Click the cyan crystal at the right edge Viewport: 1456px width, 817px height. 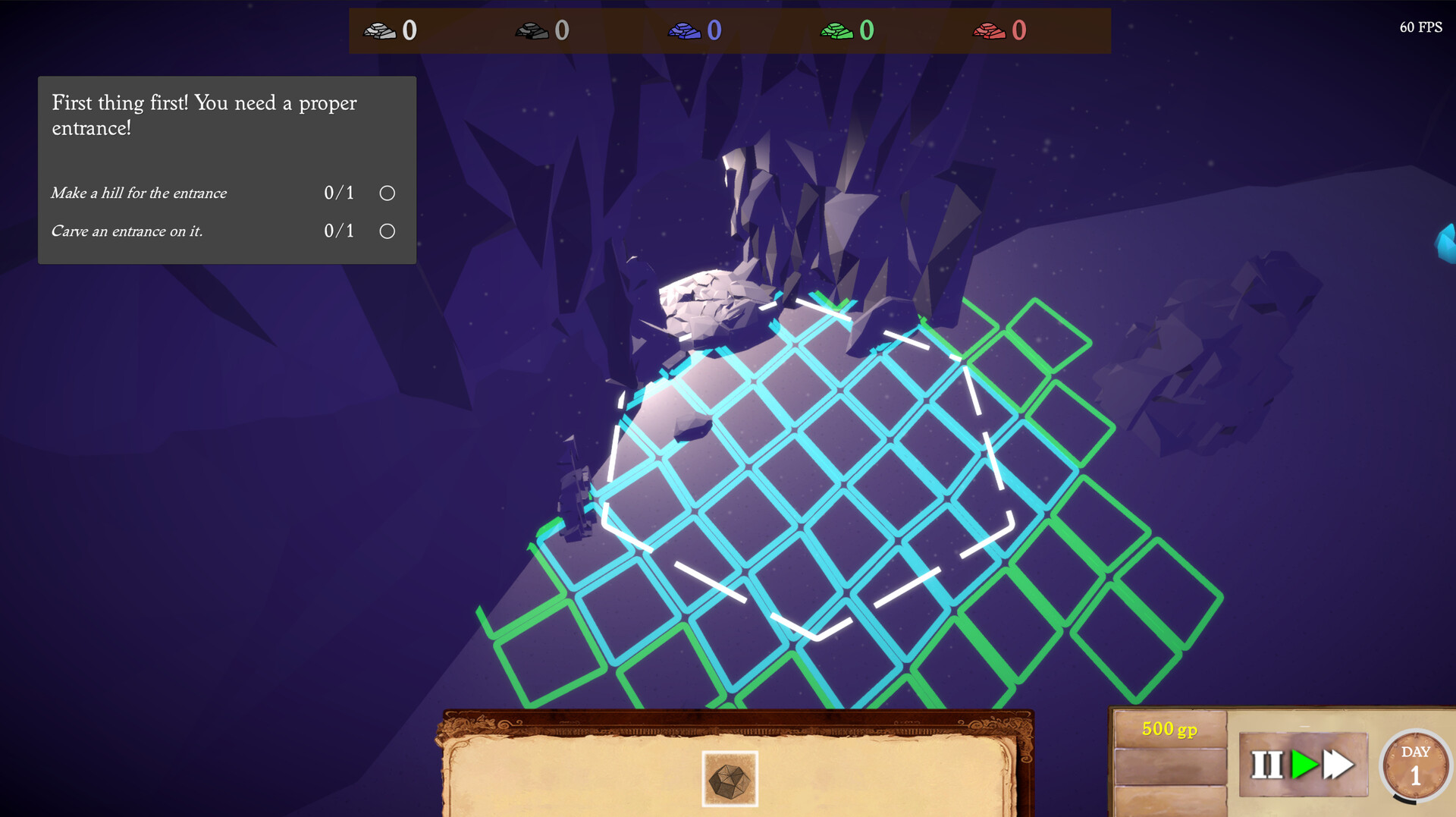[1445, 243]
